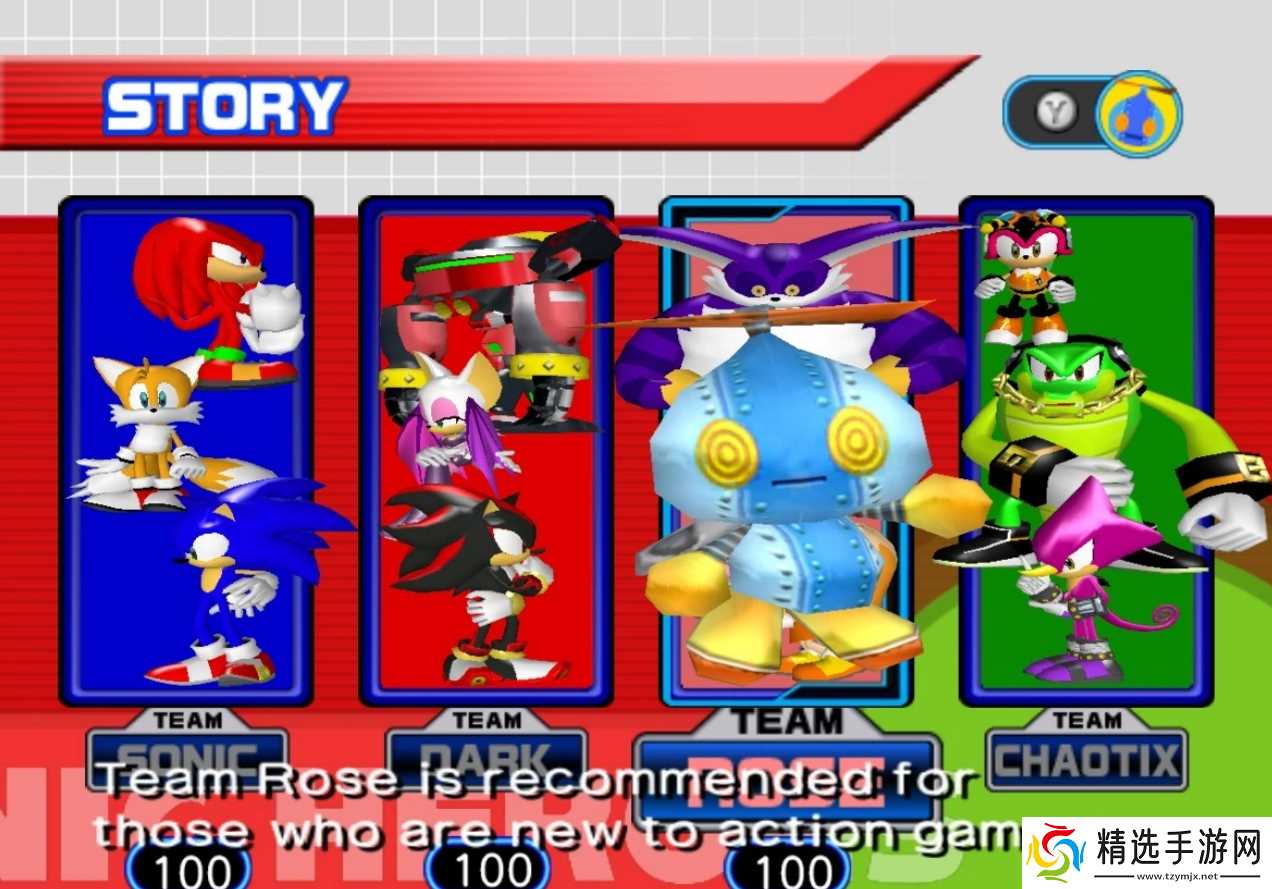Click the Team Chaotix name label
The width and height of the screenshot is (1272, 889).
(x=1086, y=760)
